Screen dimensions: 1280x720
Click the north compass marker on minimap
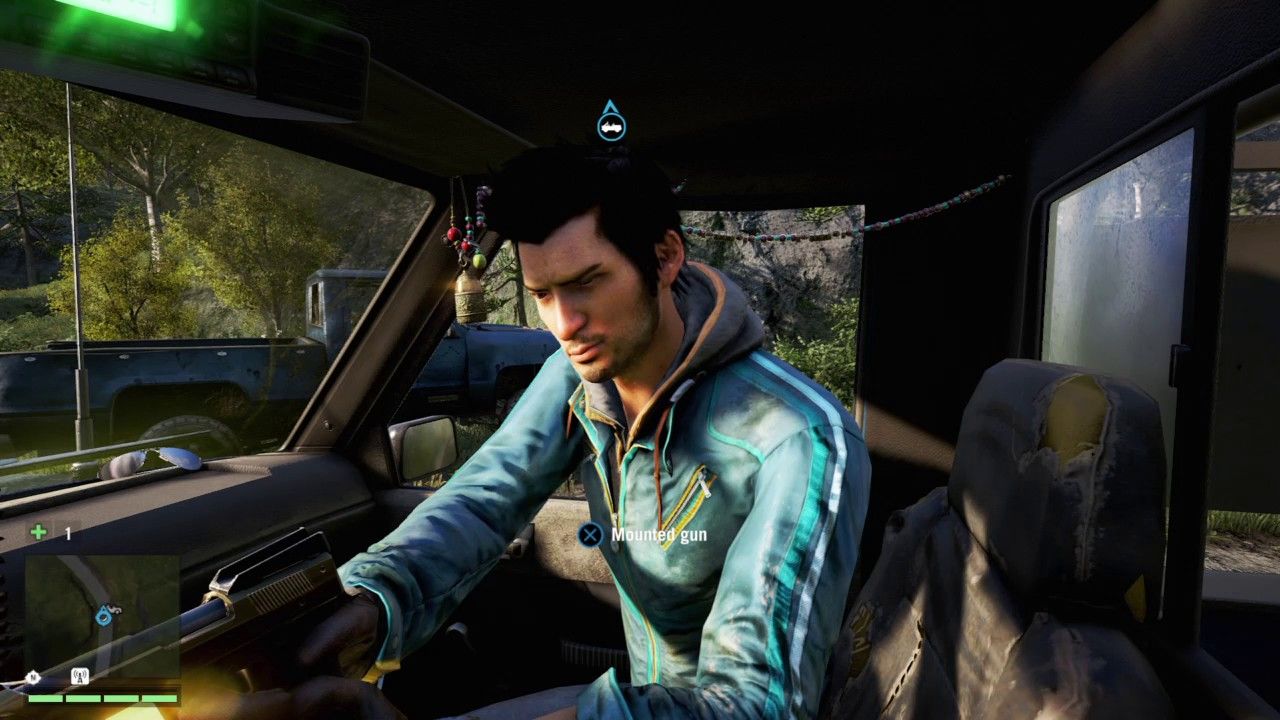(x=33, y=677)
